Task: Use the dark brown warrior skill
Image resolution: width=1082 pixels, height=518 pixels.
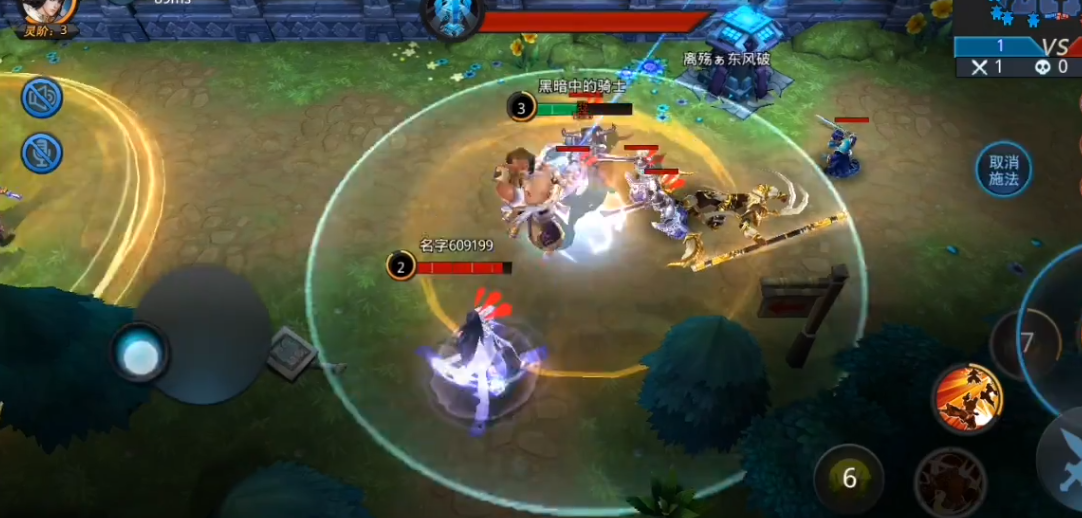Action: [949, 483]
